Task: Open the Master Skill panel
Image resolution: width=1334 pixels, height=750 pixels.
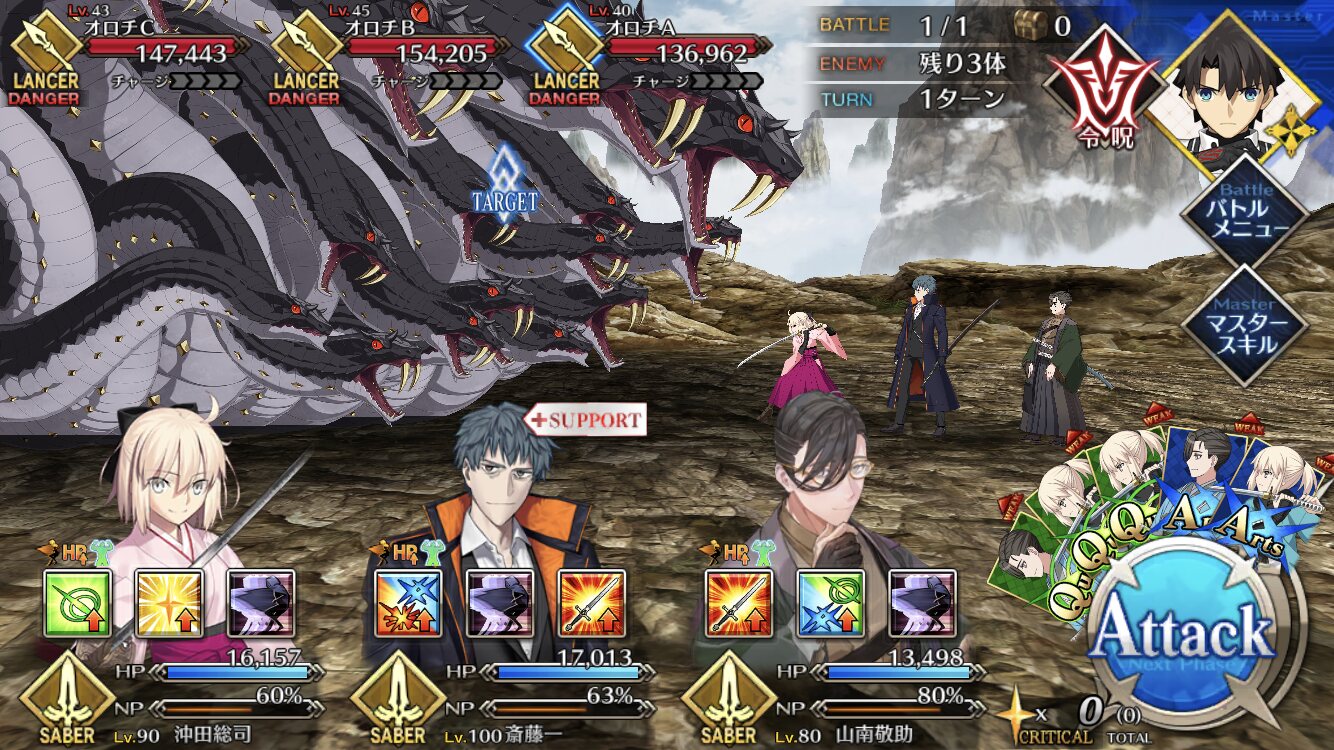Action: (1244, 327)
